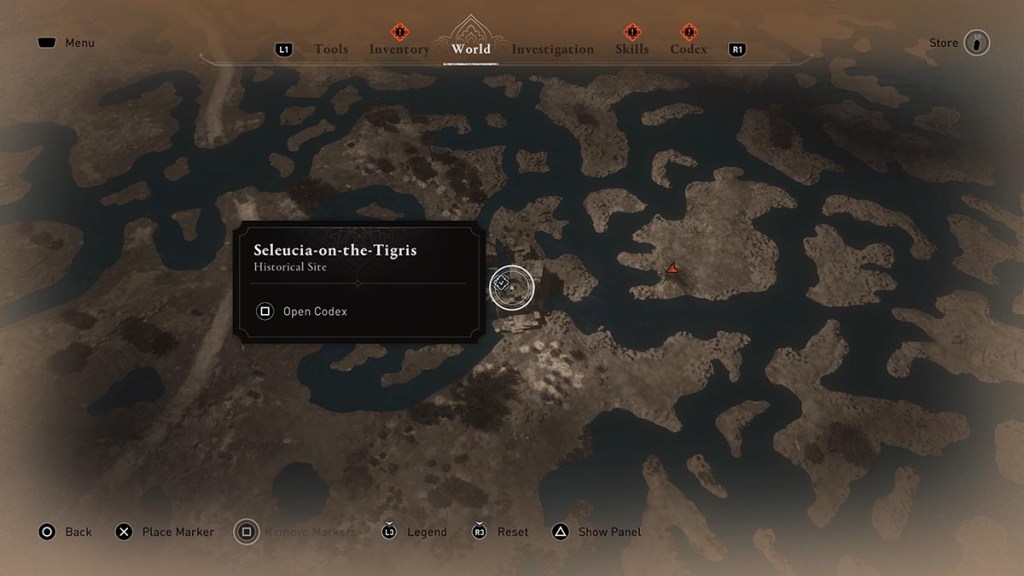The width and height of the screenshot is (1024, 576).
Task: Go Back from the map
Action: (65, 532)
